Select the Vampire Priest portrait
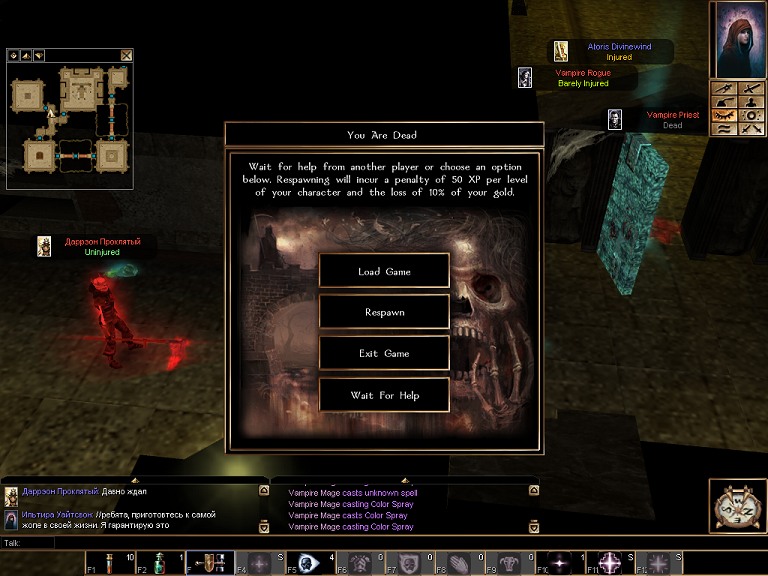 click(615, 120)
